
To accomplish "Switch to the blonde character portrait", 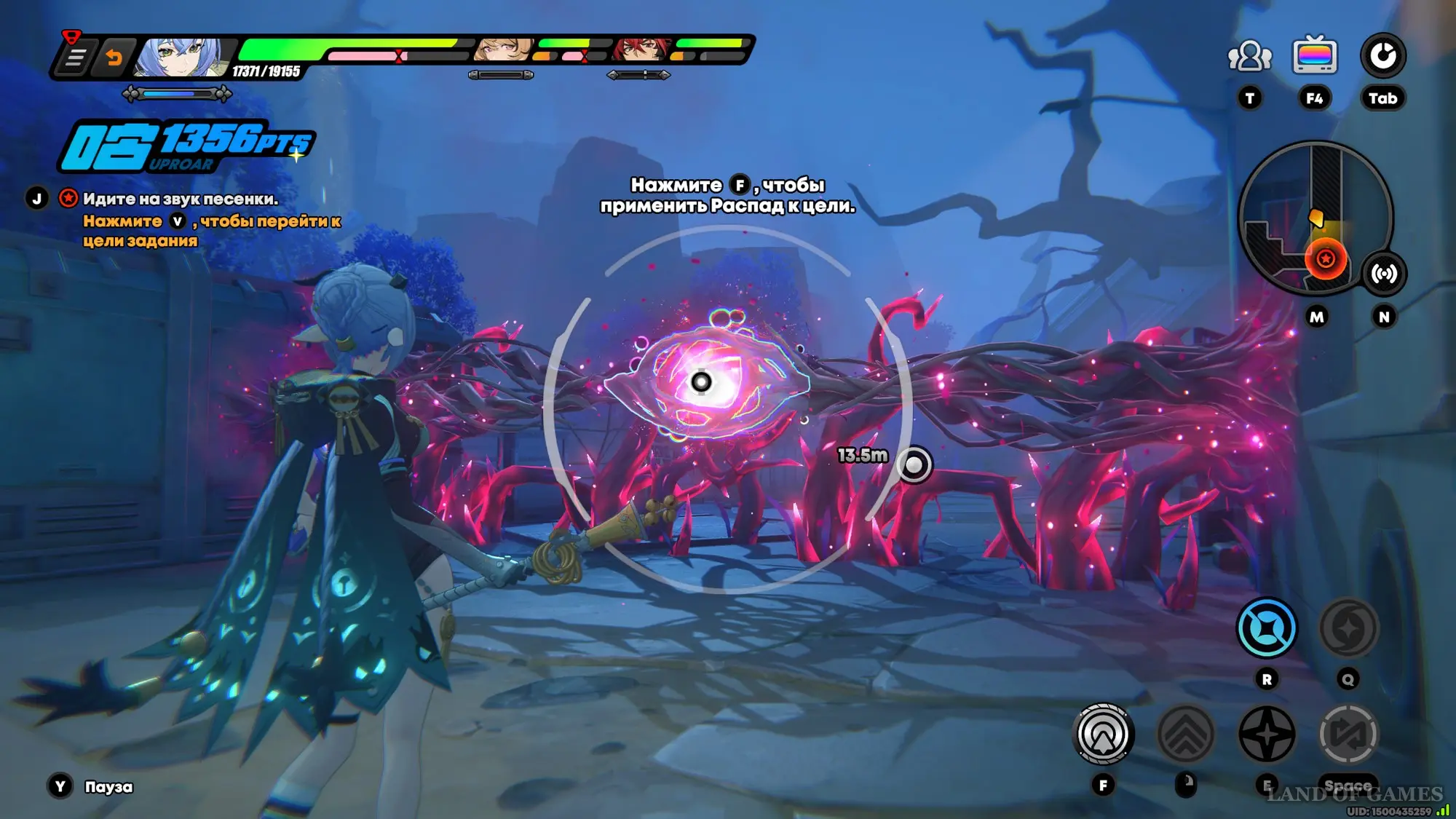I will (504, 50).
